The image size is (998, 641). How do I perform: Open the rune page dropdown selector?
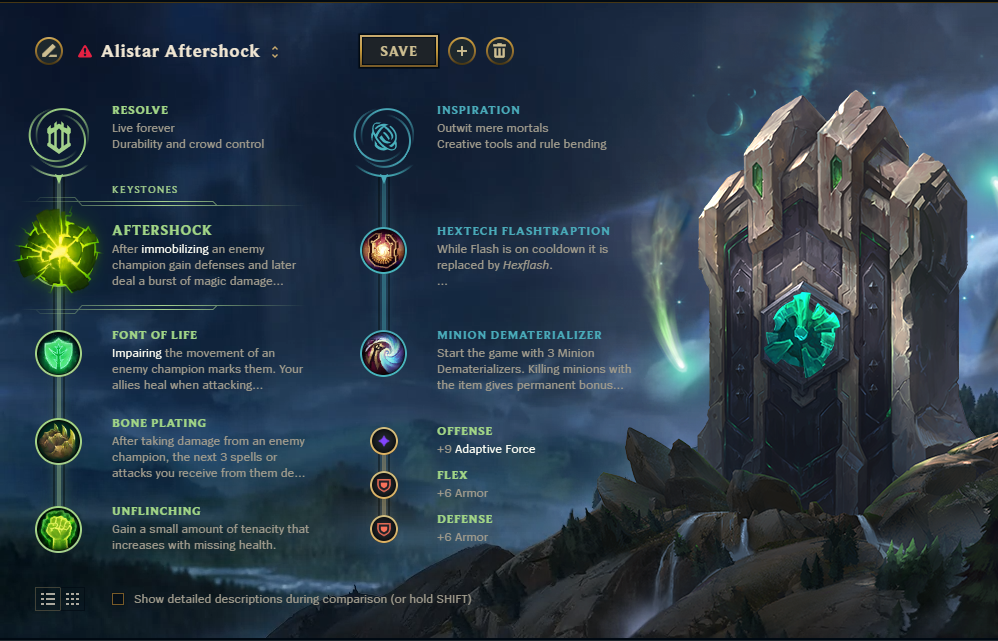coord(275,51)
